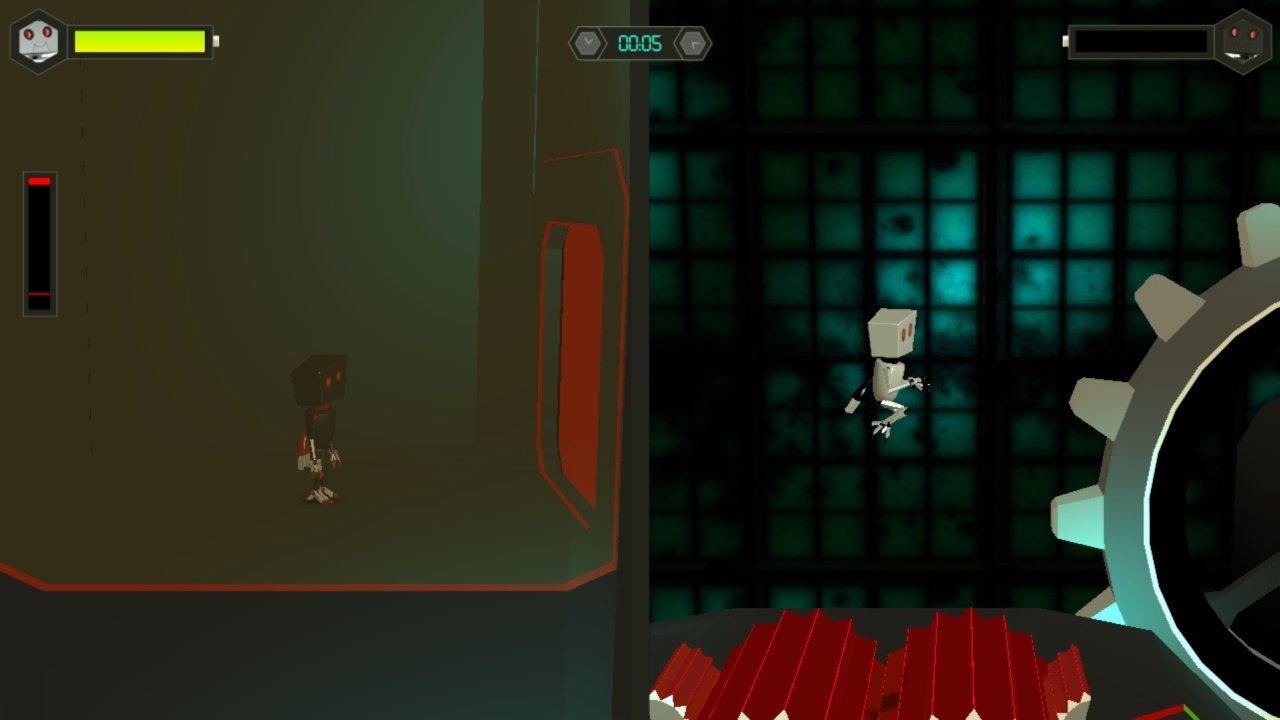Click the empty health bar of the right robot
The height and width of the screenshot is (720, 1280).
click(x=1140, y=41)
